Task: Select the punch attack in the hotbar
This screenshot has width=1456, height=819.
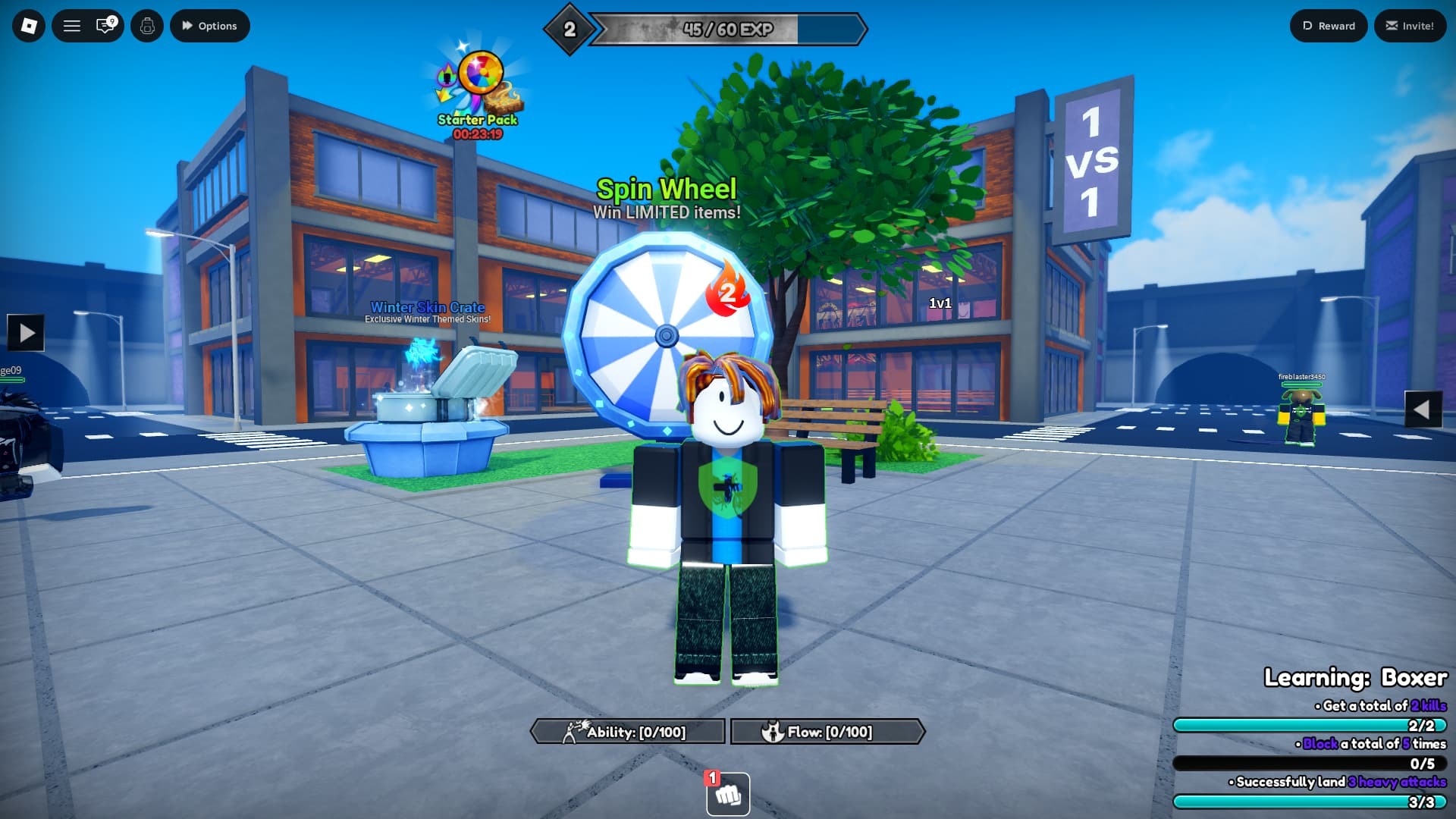Action: [726, 795]
